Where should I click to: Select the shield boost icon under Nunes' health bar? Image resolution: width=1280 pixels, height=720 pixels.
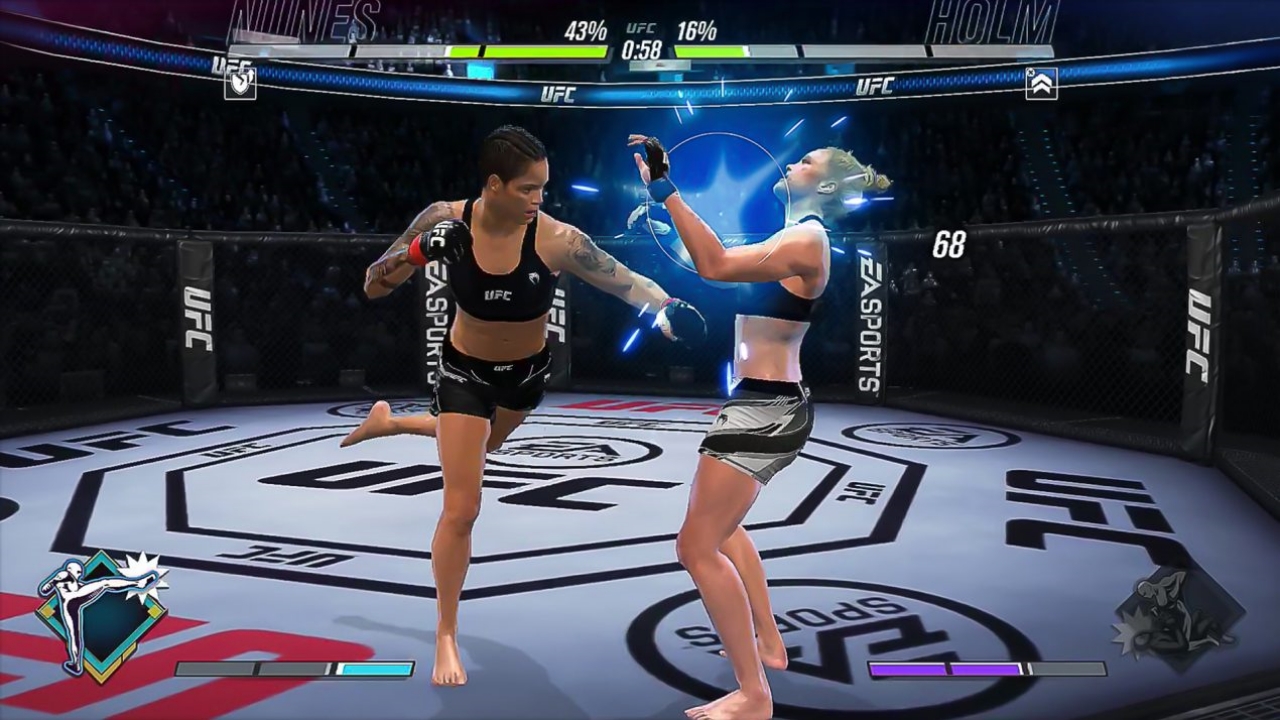tap(240, 83)
